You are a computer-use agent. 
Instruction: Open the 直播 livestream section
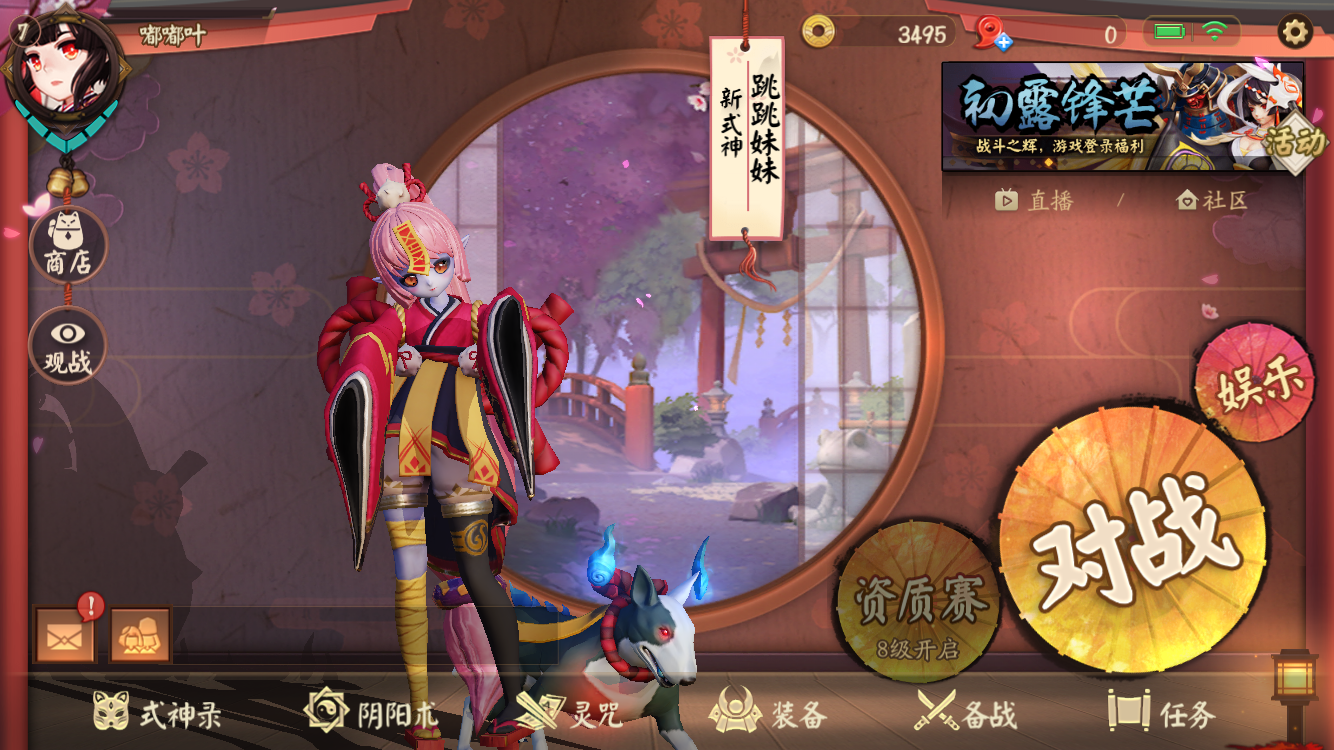point(1037,200)
